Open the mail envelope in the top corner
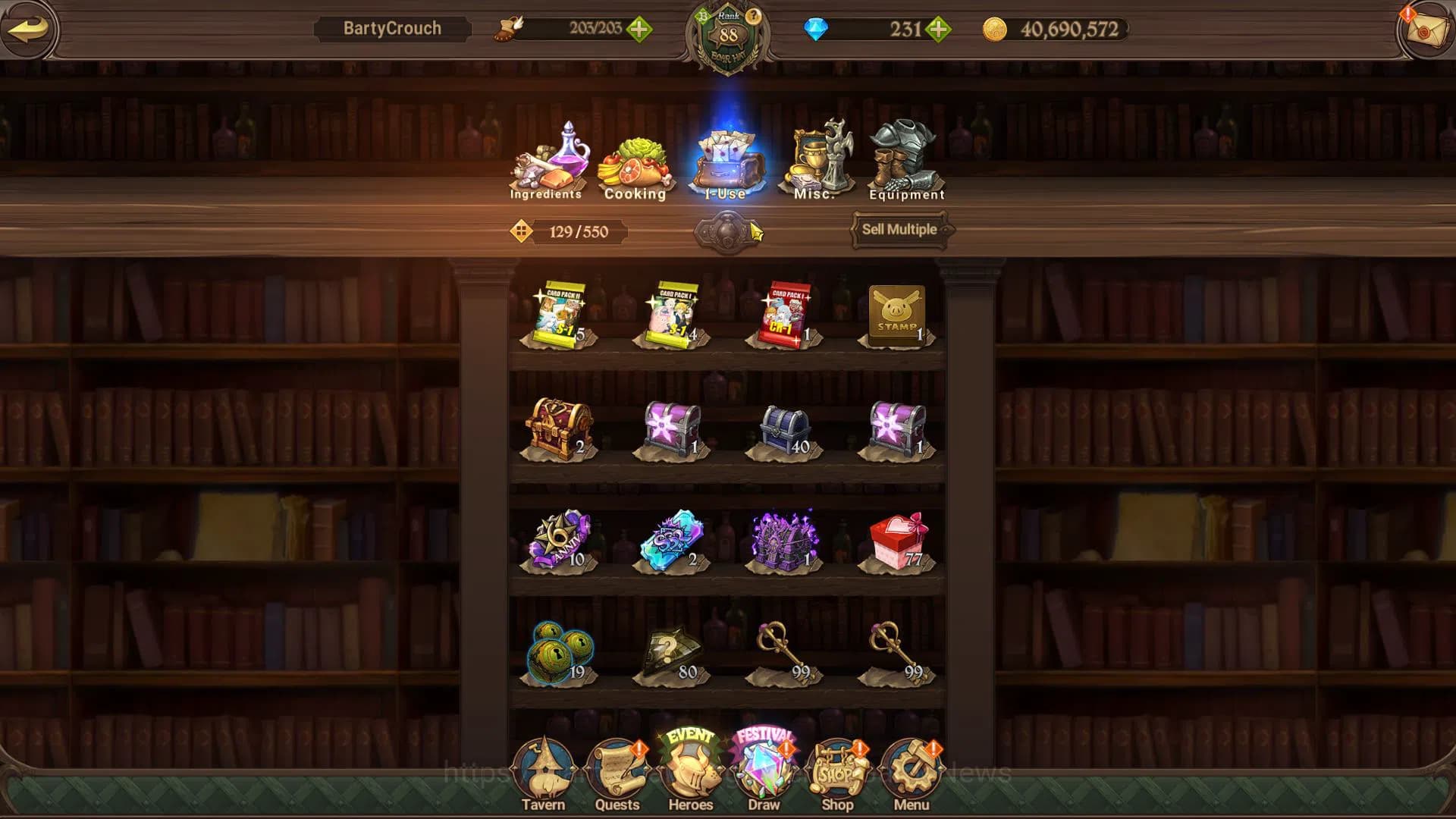This screenshot has height=819, width=1456. (x=1427, y=30)
